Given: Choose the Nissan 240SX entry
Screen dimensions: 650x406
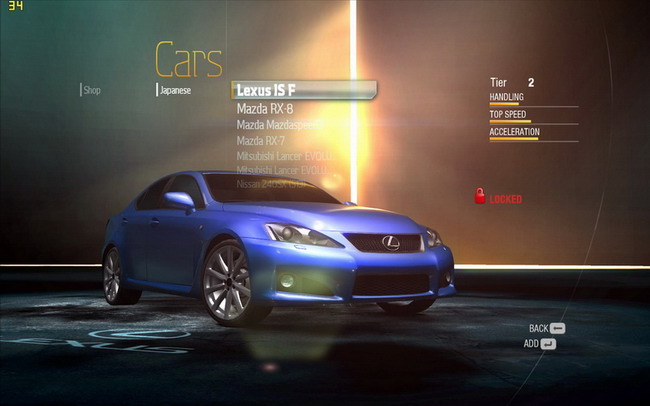Looking at the screenshot, I should click(271, 184).
